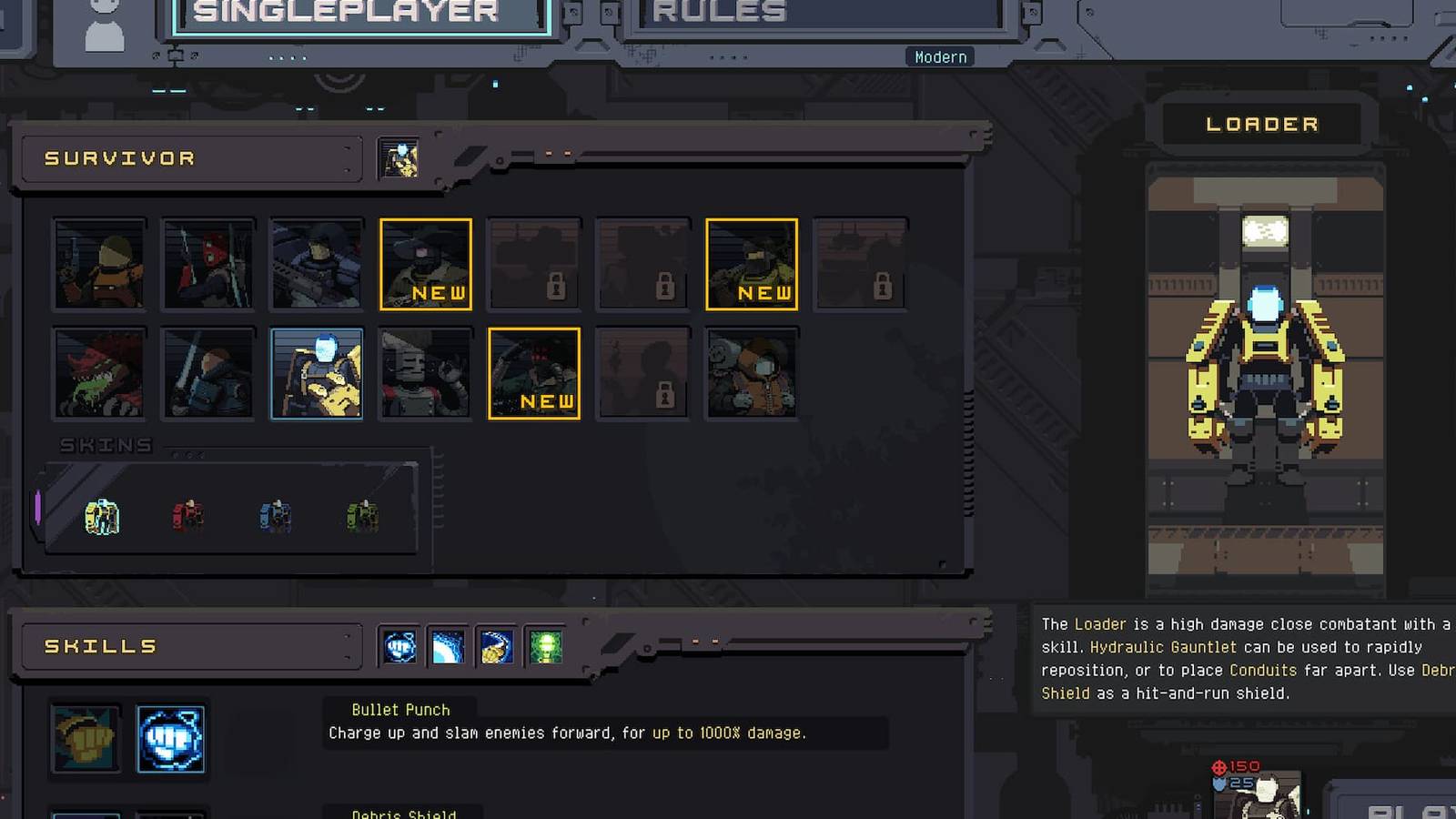Image resolution: width=1456 pixels, height=819 pixels.
Task: Open the player profile icon top left
Action: click(x=103, y=20)
